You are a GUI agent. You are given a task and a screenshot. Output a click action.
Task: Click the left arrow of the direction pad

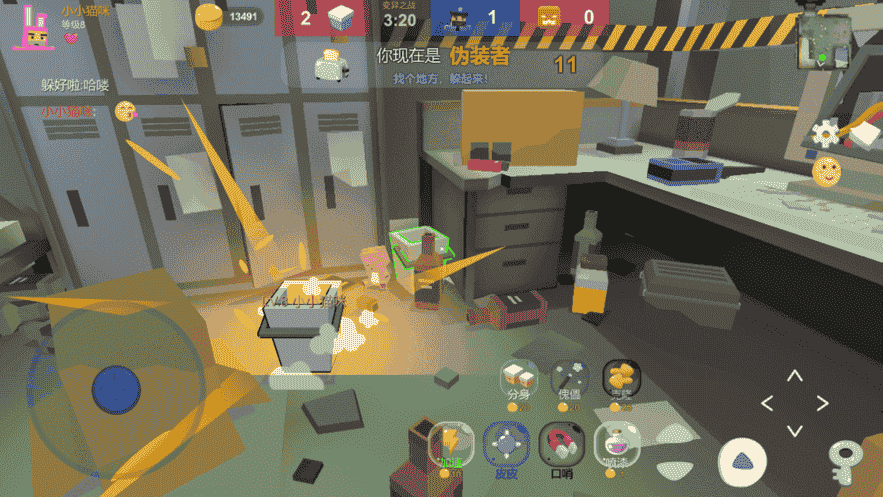(x=767, y=404)
